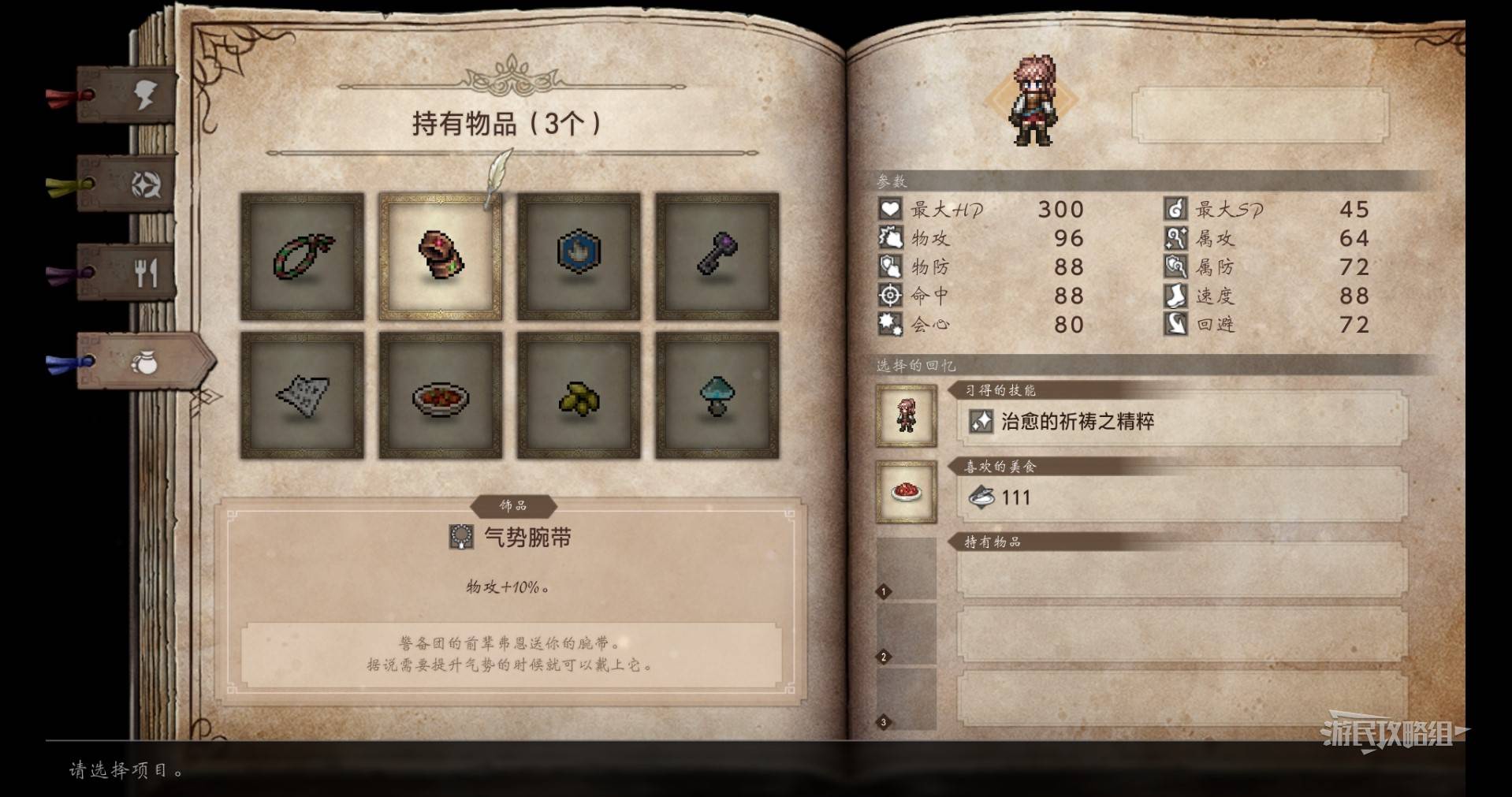
Task: Select the learned skill healing prayer row
Action: click(x=1182, y=422)
